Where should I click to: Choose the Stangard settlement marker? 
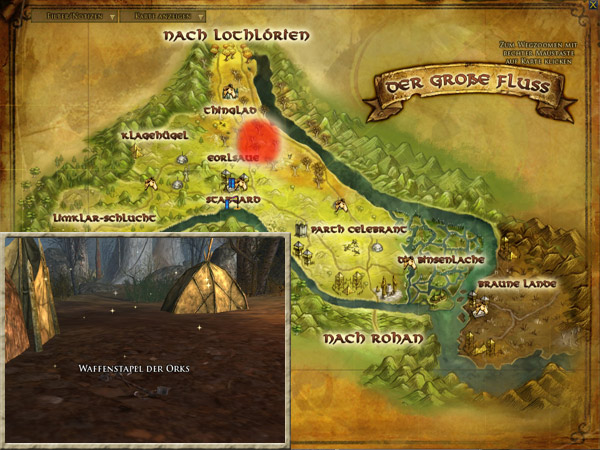(x=231, y=183)
